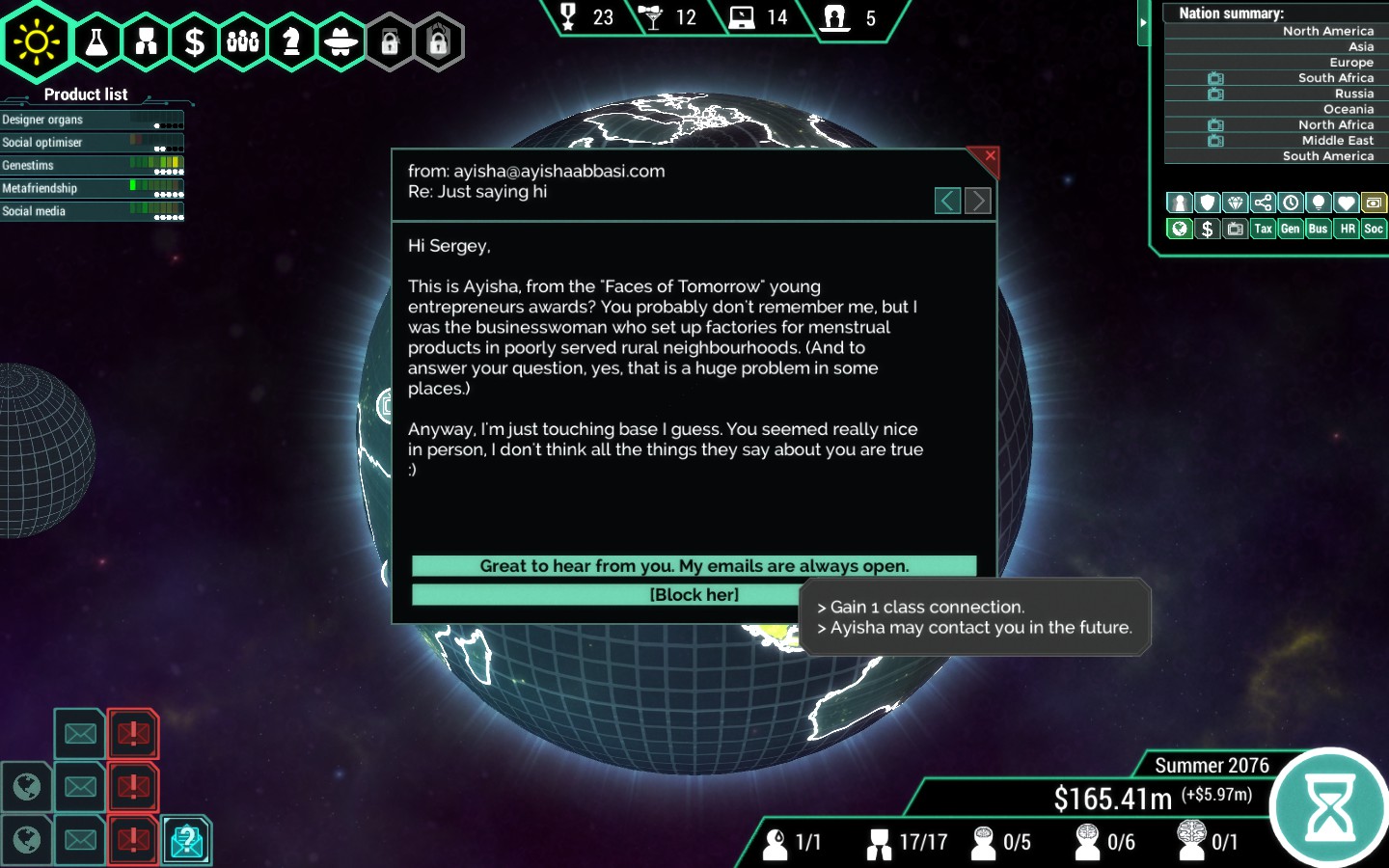Toggle the HR filter button

[x=1347, y=229]
